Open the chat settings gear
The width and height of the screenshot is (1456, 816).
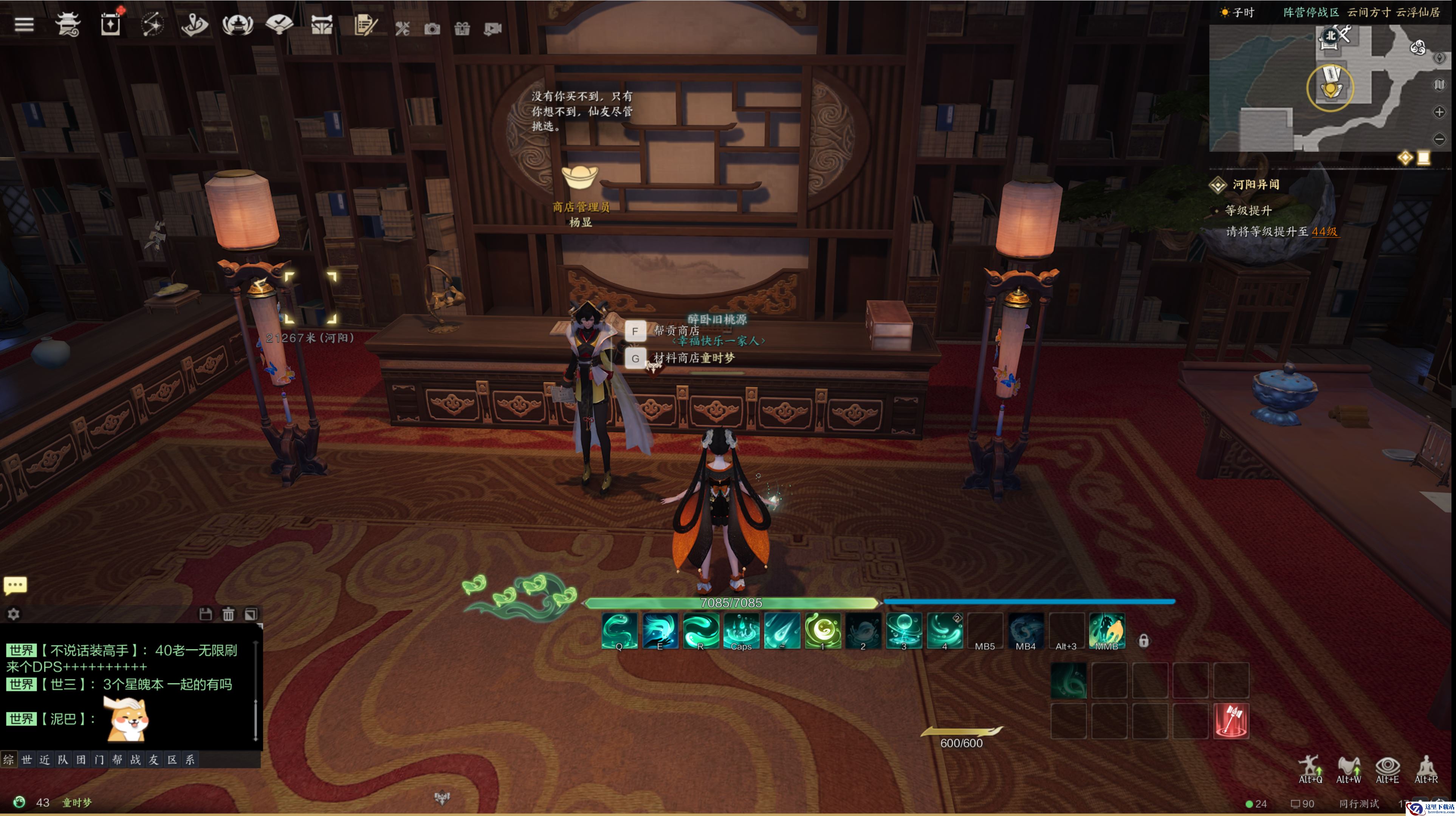[14, 614]
